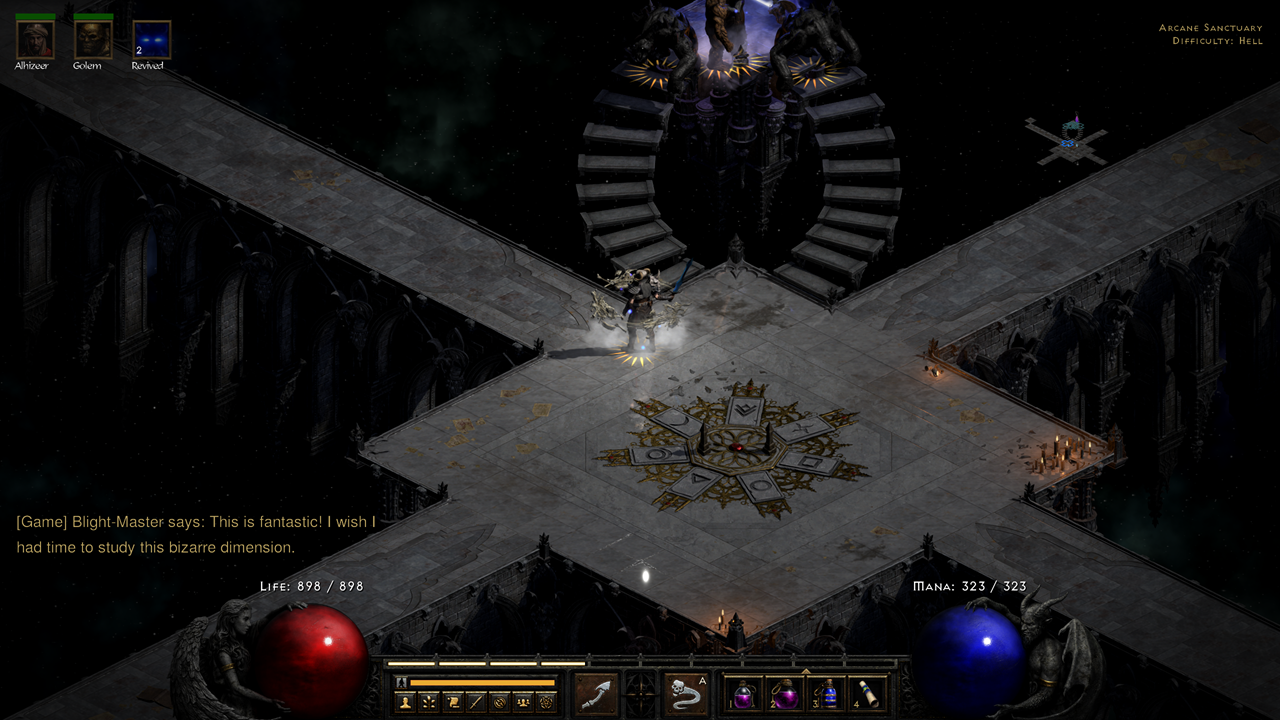Select the sword icon in the mini panel

[x=476, y=702]
